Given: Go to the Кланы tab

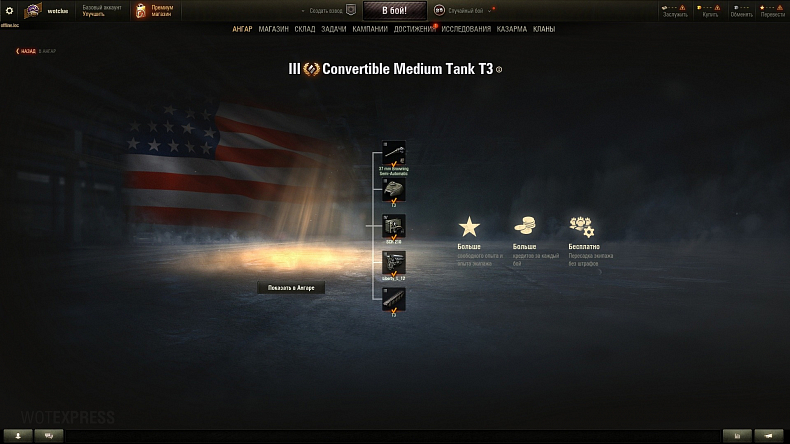Looking at the screenshot, I should tap(544, 29).
